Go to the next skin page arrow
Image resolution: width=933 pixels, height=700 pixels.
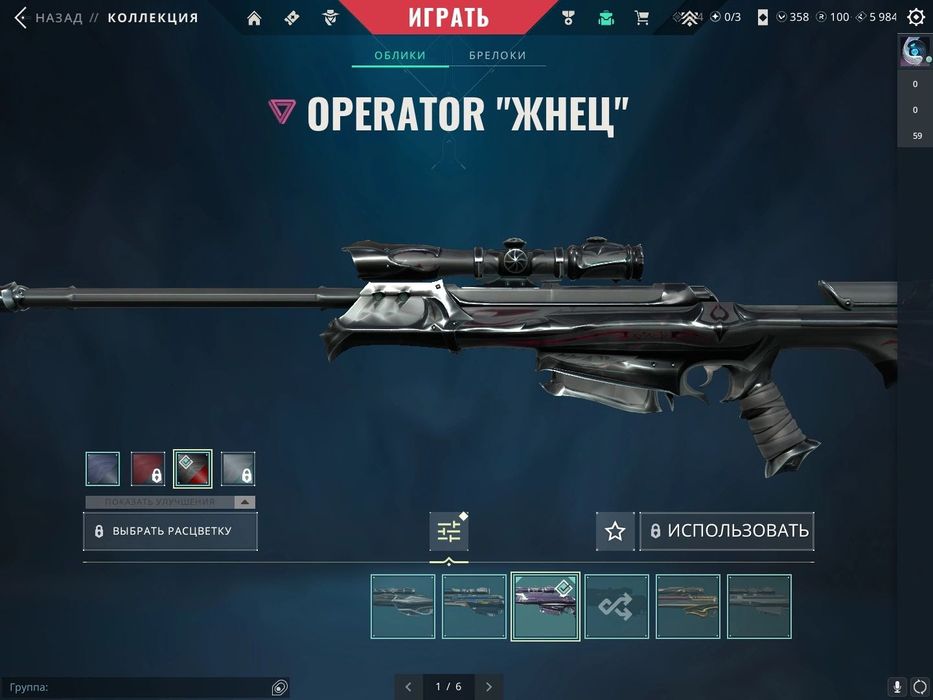(489, 686)
